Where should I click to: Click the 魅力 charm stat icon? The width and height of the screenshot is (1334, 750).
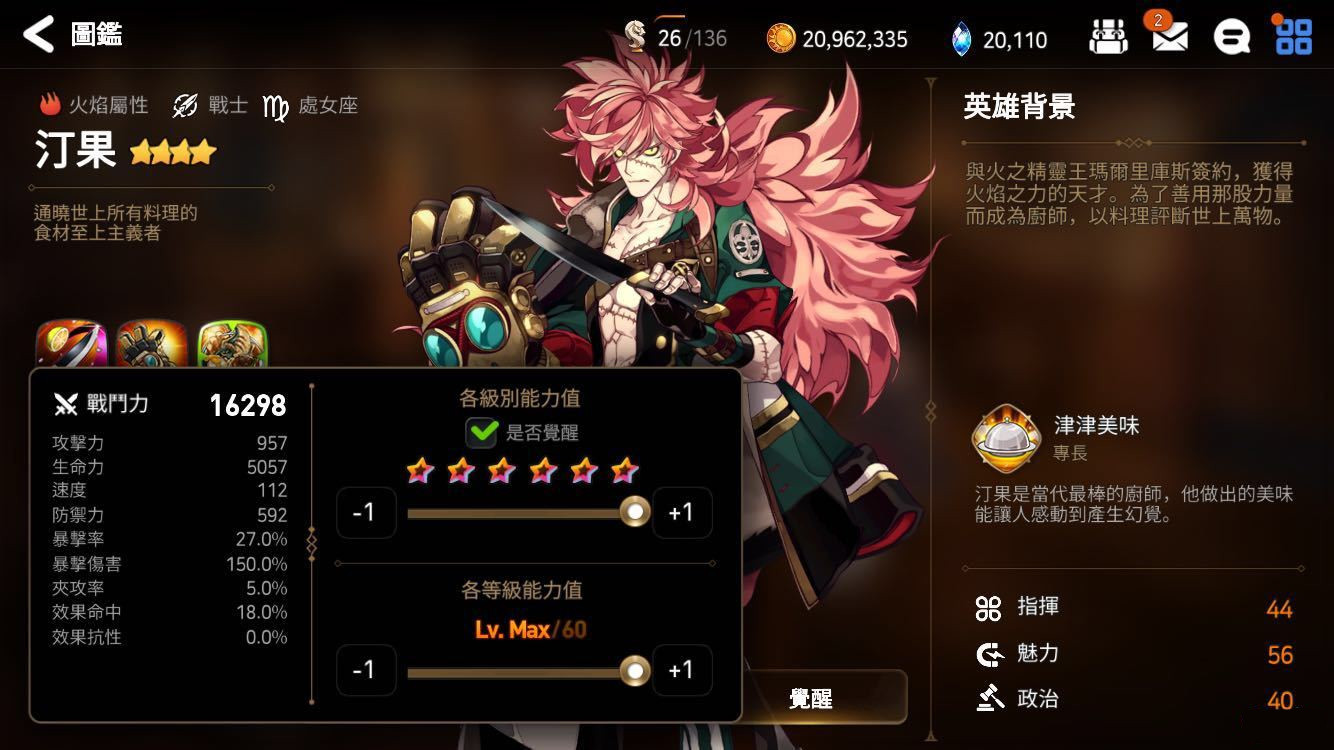[x=988, y=653]
